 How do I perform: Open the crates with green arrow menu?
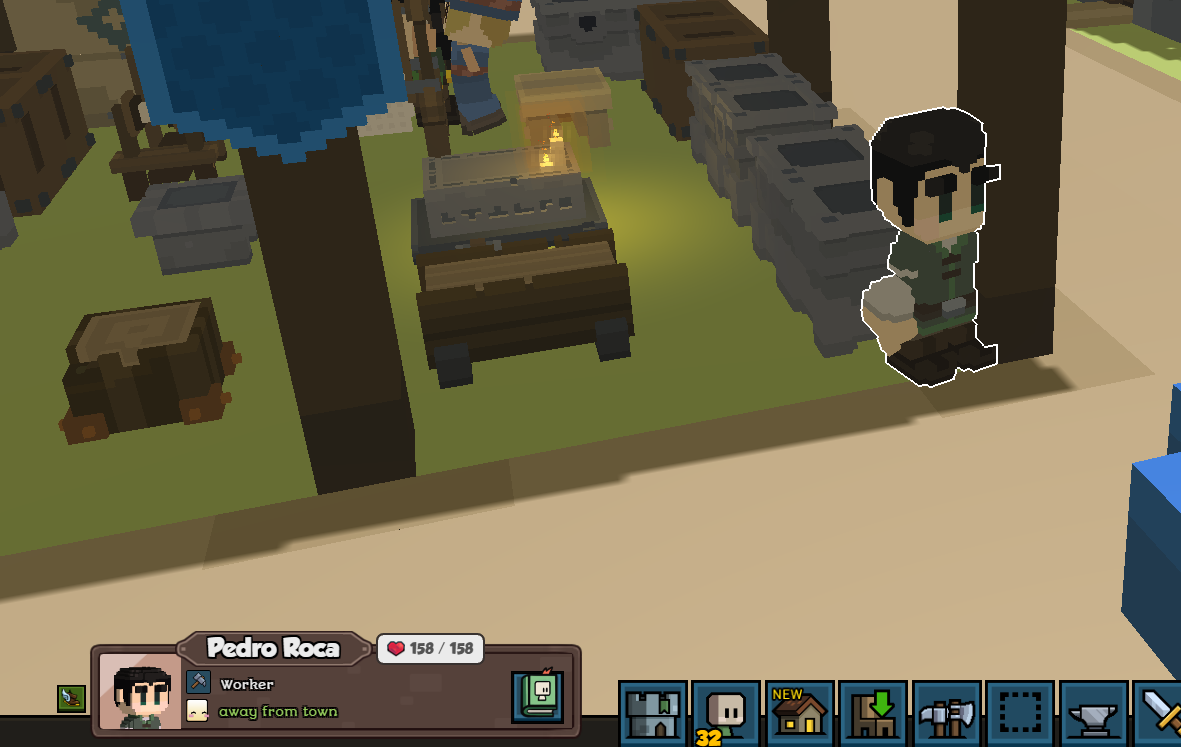[x=873, y=714]
